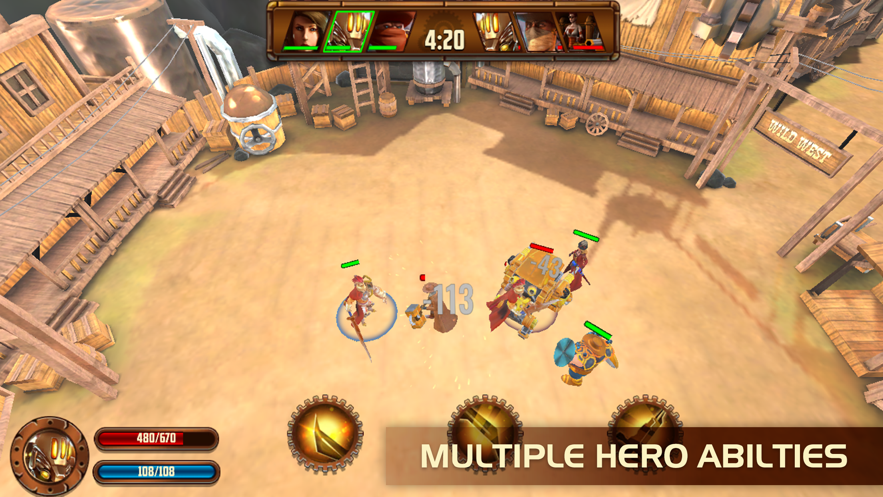Screen dimensions: 883x497
Task: Select the enemy robot portrait right of the timer
Action: pyautogui.click(x=494, y=30)
